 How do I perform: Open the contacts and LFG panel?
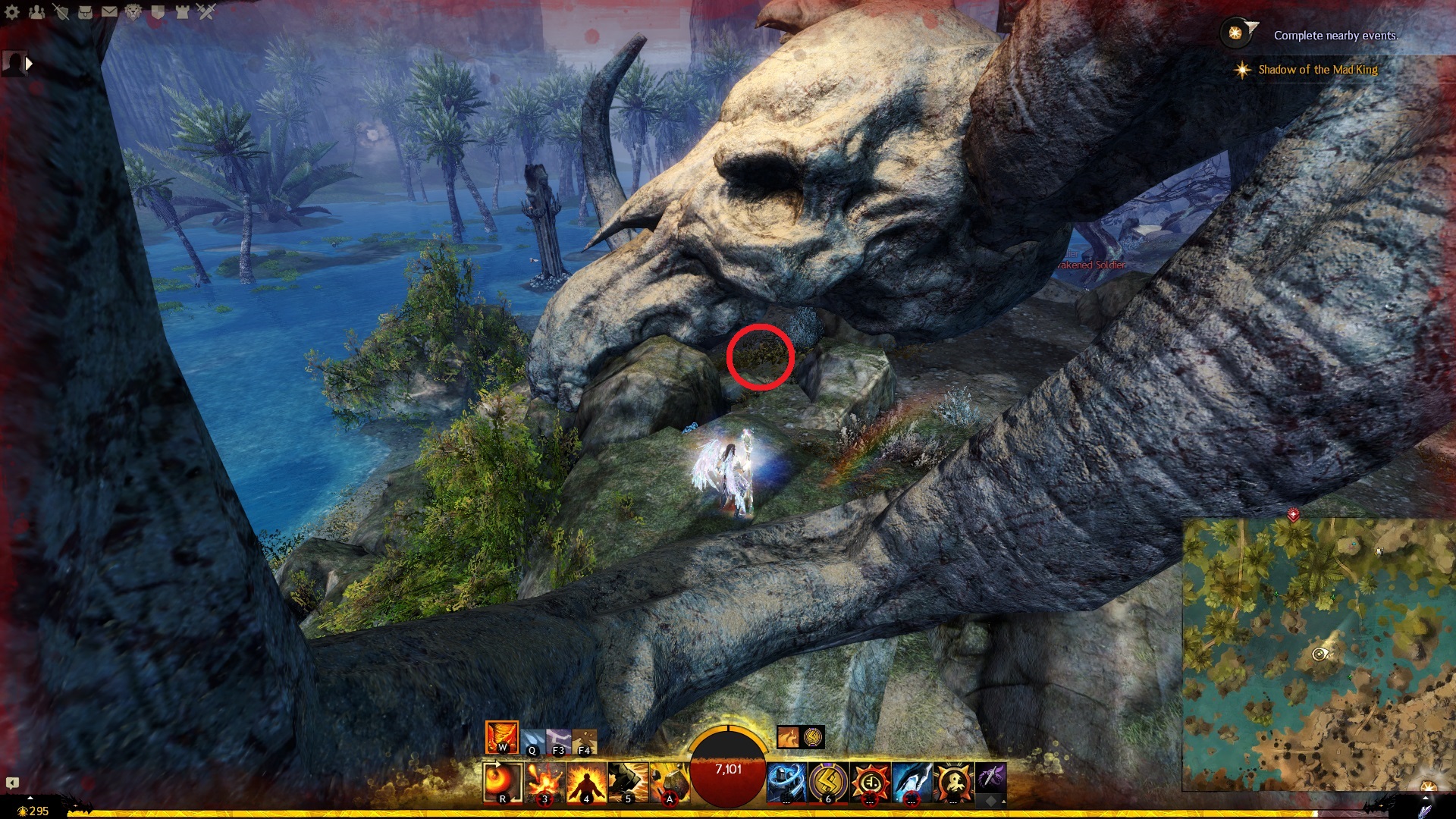tap(36, 12)
